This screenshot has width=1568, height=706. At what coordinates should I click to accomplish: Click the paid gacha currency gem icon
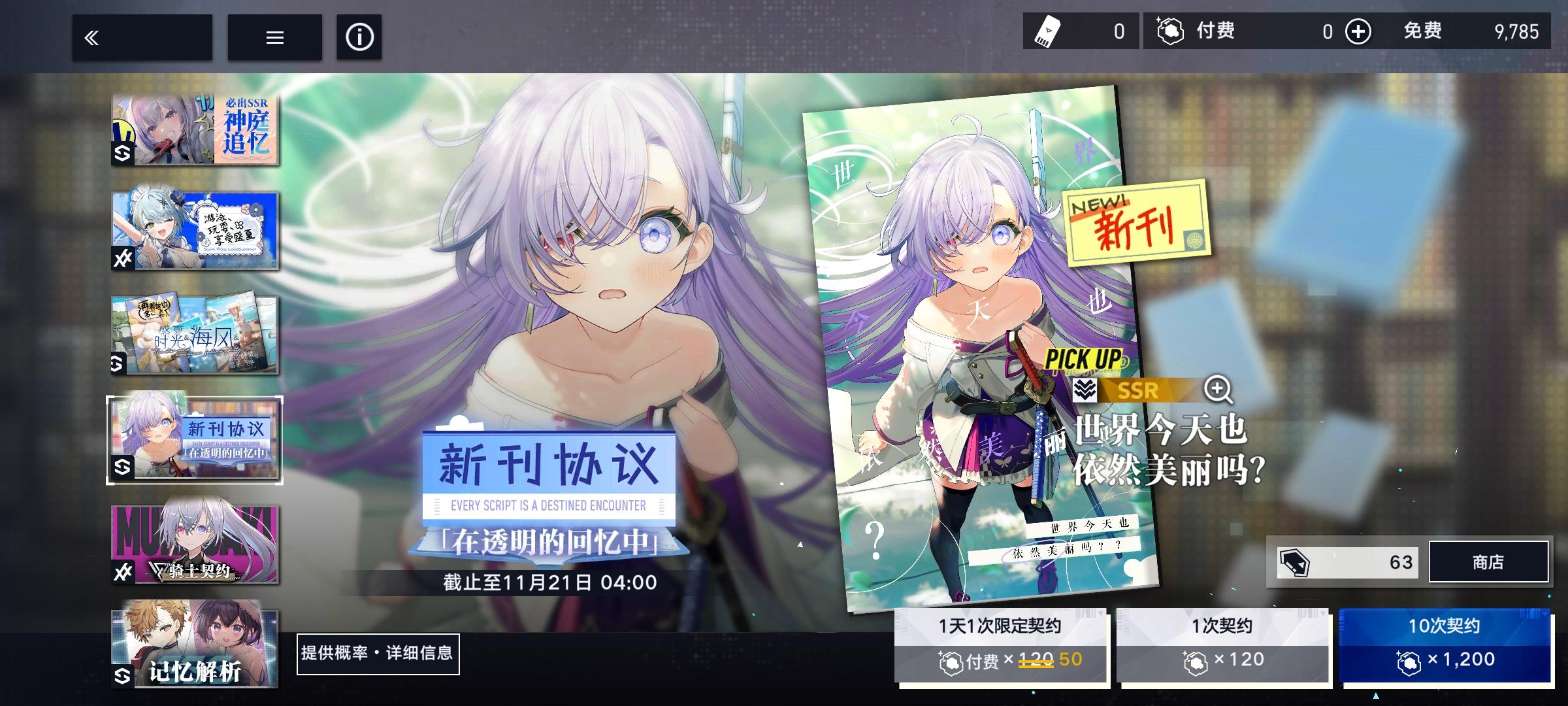point(1171,31)
